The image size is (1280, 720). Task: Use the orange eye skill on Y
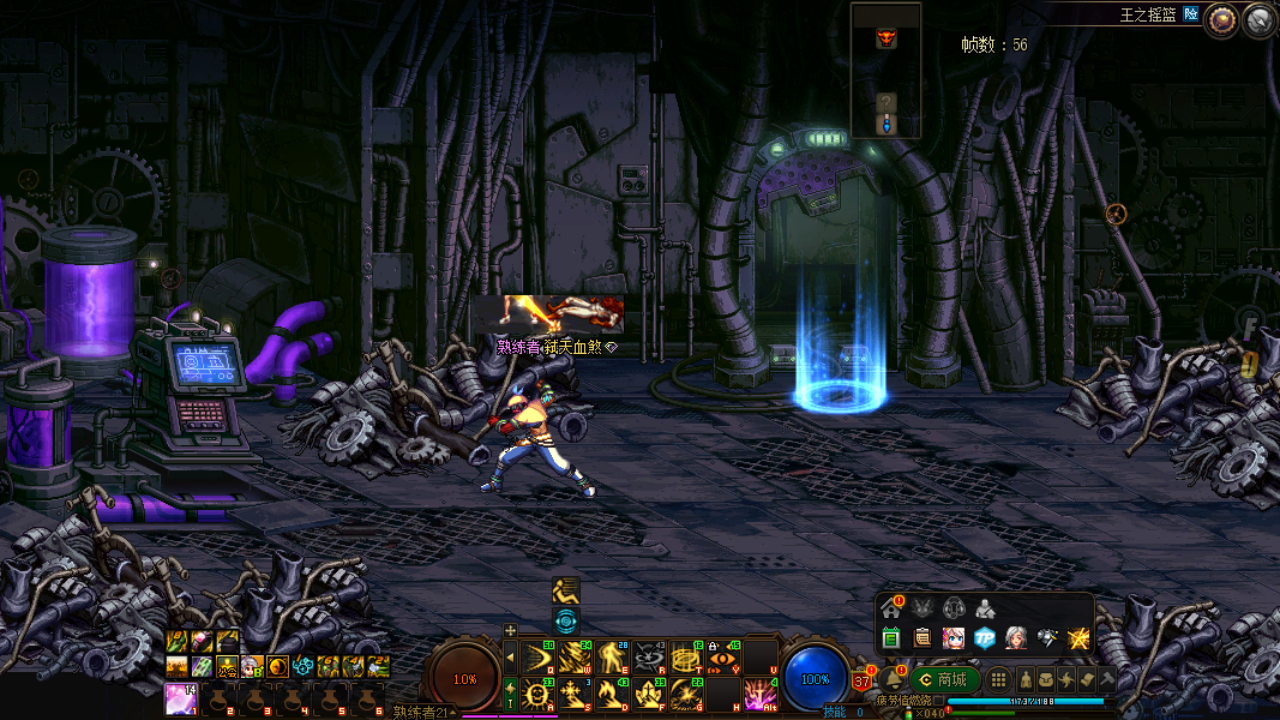tap(723, 657)
